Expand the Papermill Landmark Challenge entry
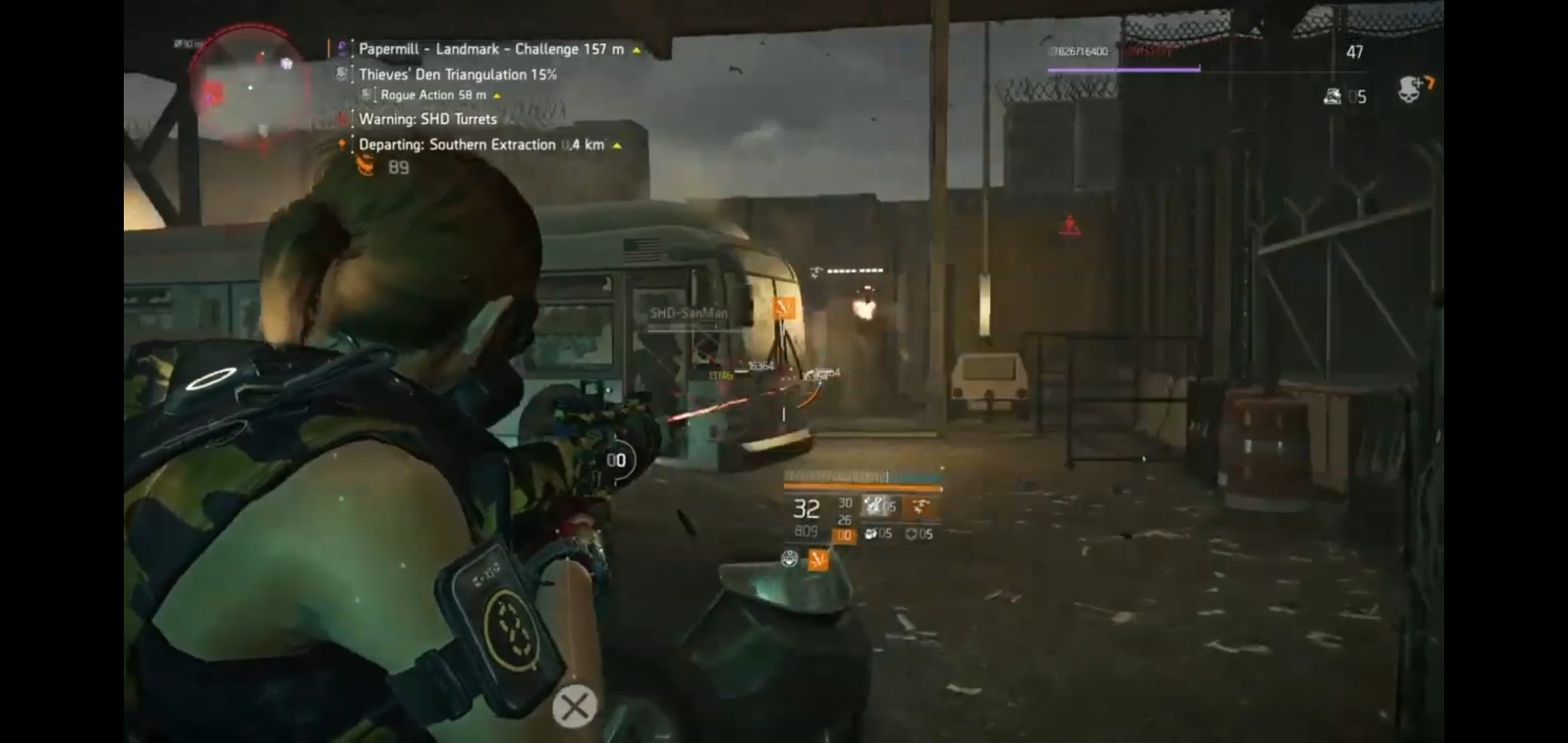 (637, 48)
